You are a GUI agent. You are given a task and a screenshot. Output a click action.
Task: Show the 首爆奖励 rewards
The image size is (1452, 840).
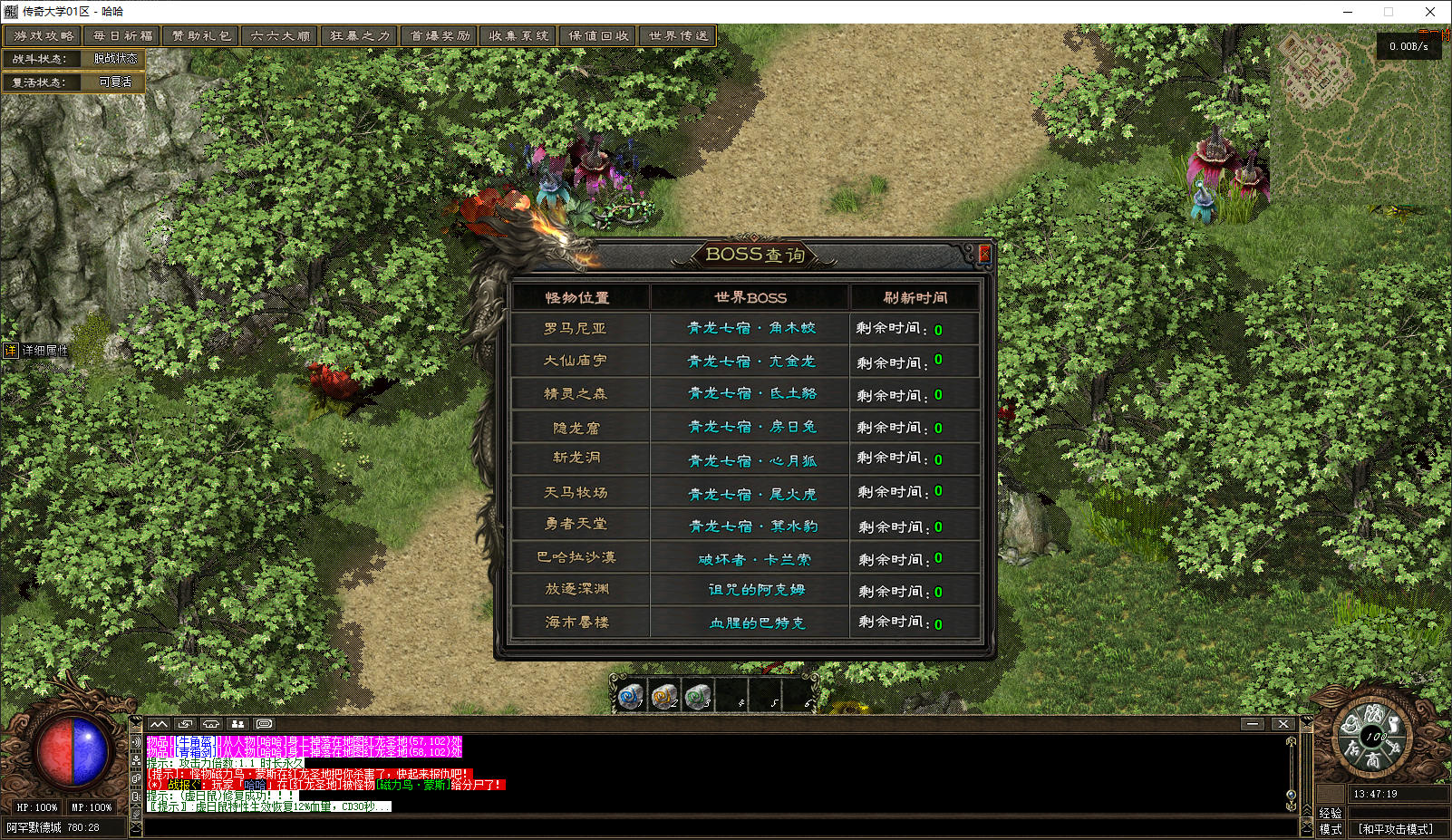click(x=440, y=36)
